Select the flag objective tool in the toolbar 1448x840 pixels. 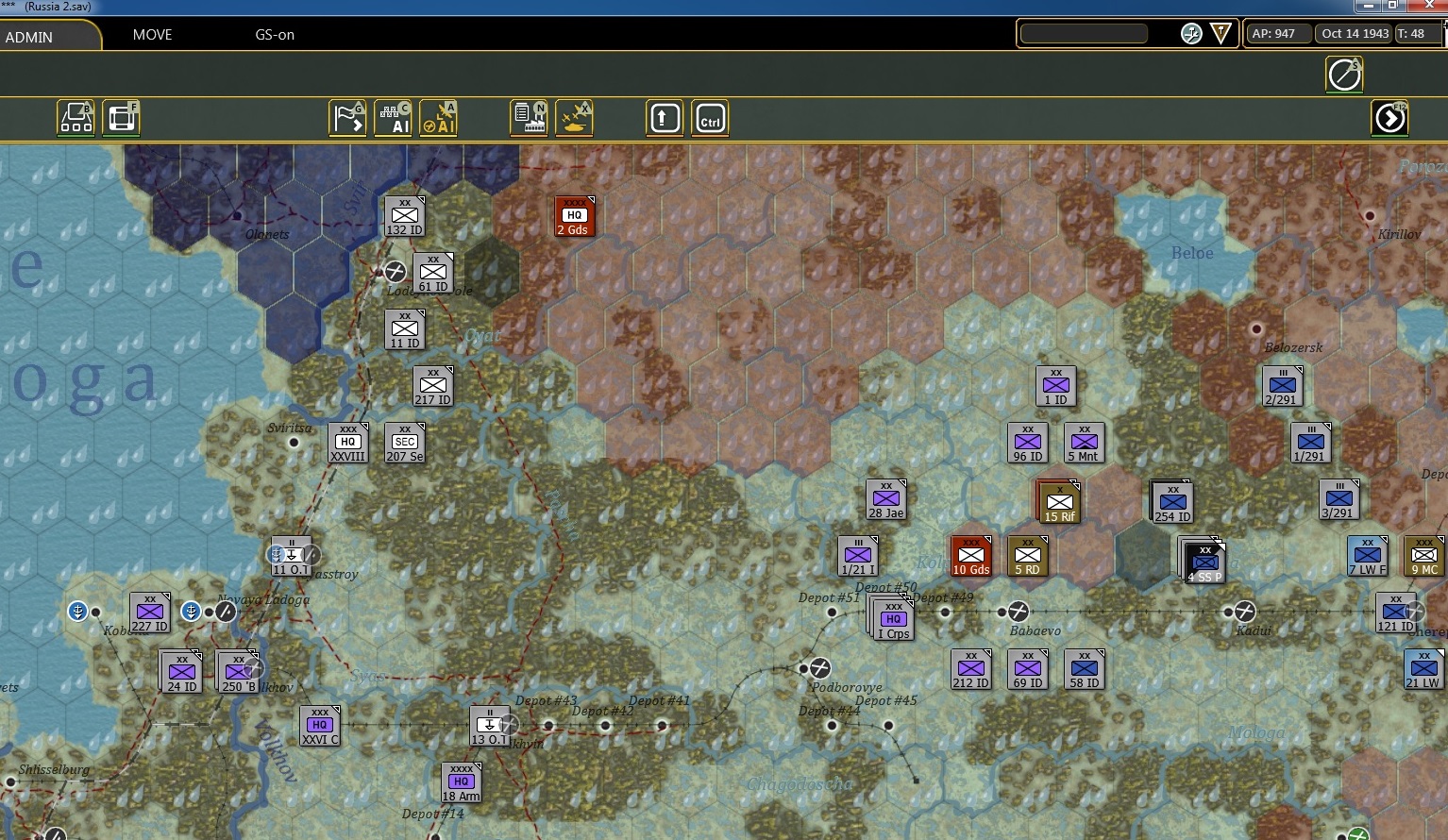pyautogui.click(x=347, y=118)
